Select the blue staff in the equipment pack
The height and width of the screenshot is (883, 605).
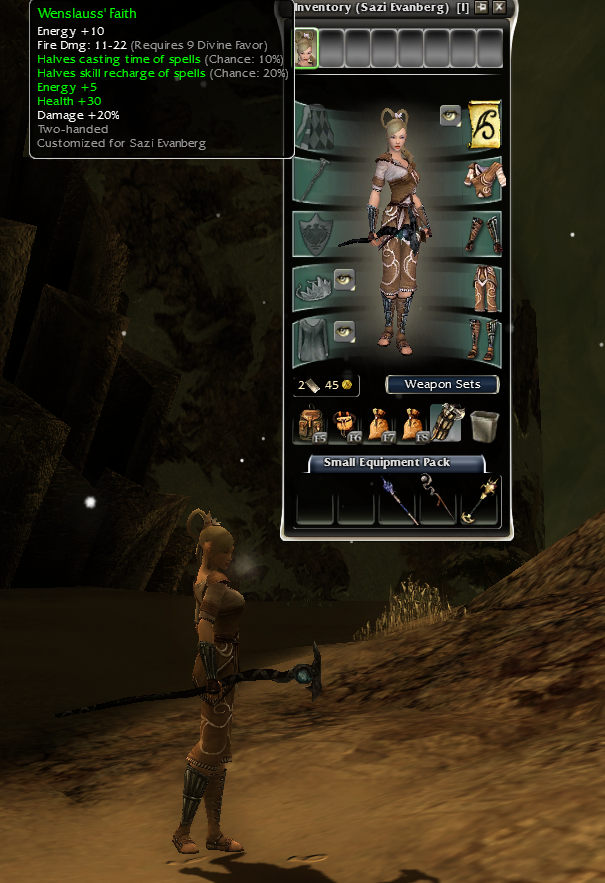(397, 500)
